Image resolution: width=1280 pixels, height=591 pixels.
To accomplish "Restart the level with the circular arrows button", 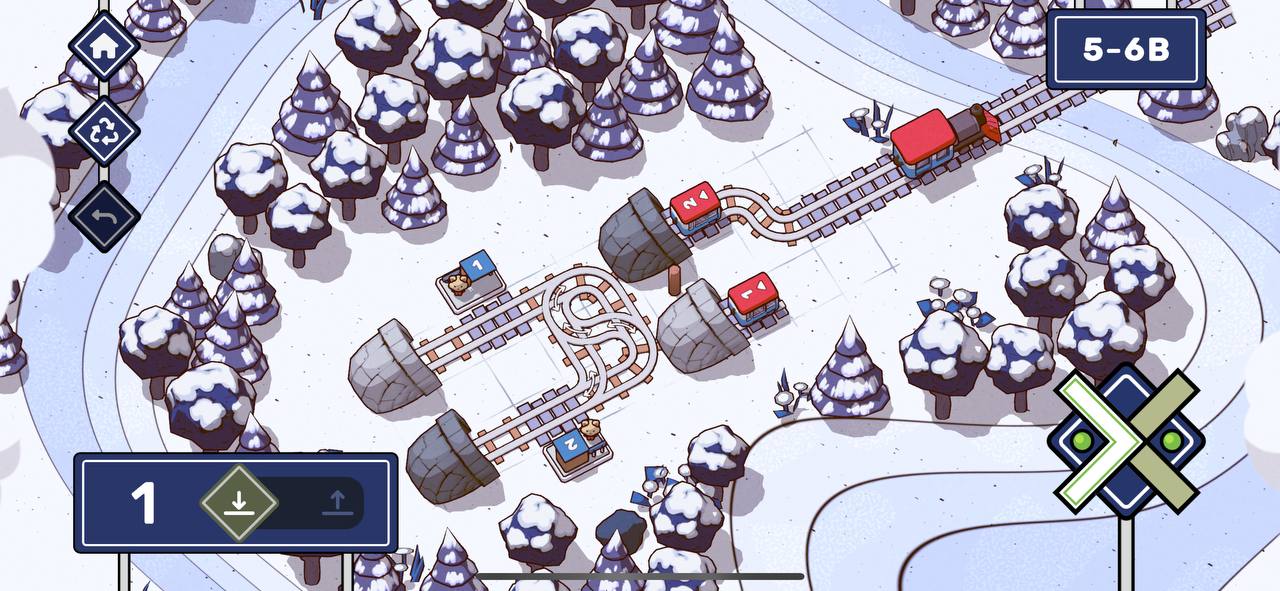I will coord(103,131).
